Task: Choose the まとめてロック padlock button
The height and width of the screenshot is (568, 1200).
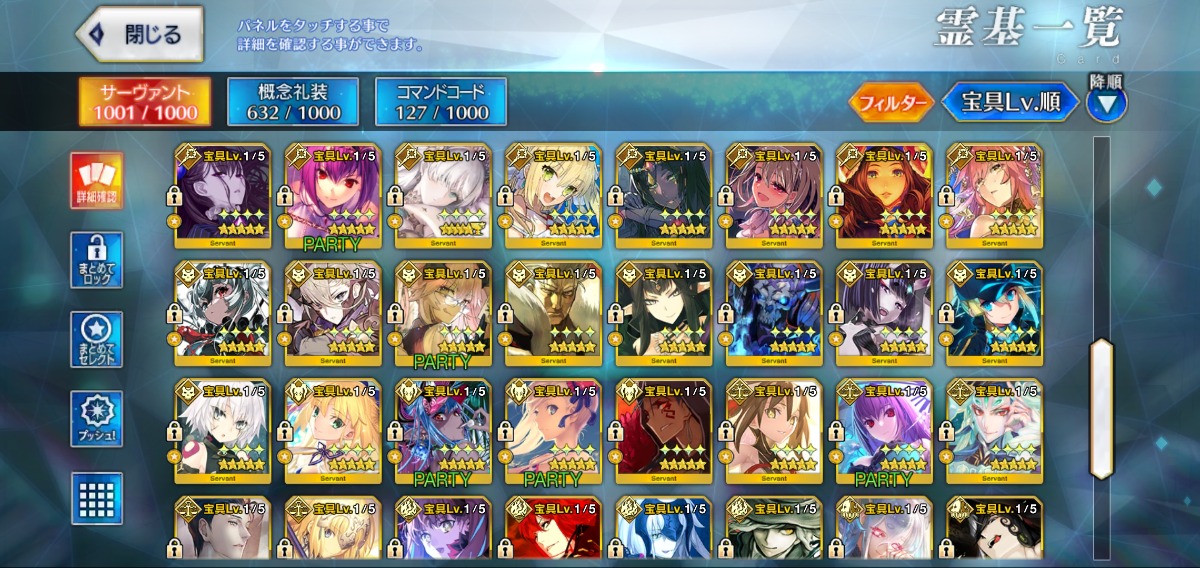Action: (97, 260)
